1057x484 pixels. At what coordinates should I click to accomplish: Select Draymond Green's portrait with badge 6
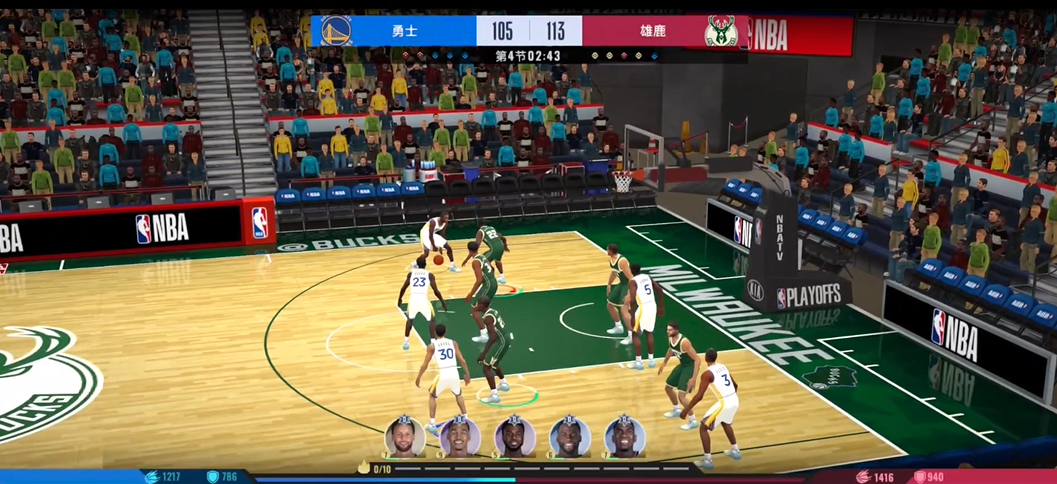pyautogui.click(x=570, y=438)
